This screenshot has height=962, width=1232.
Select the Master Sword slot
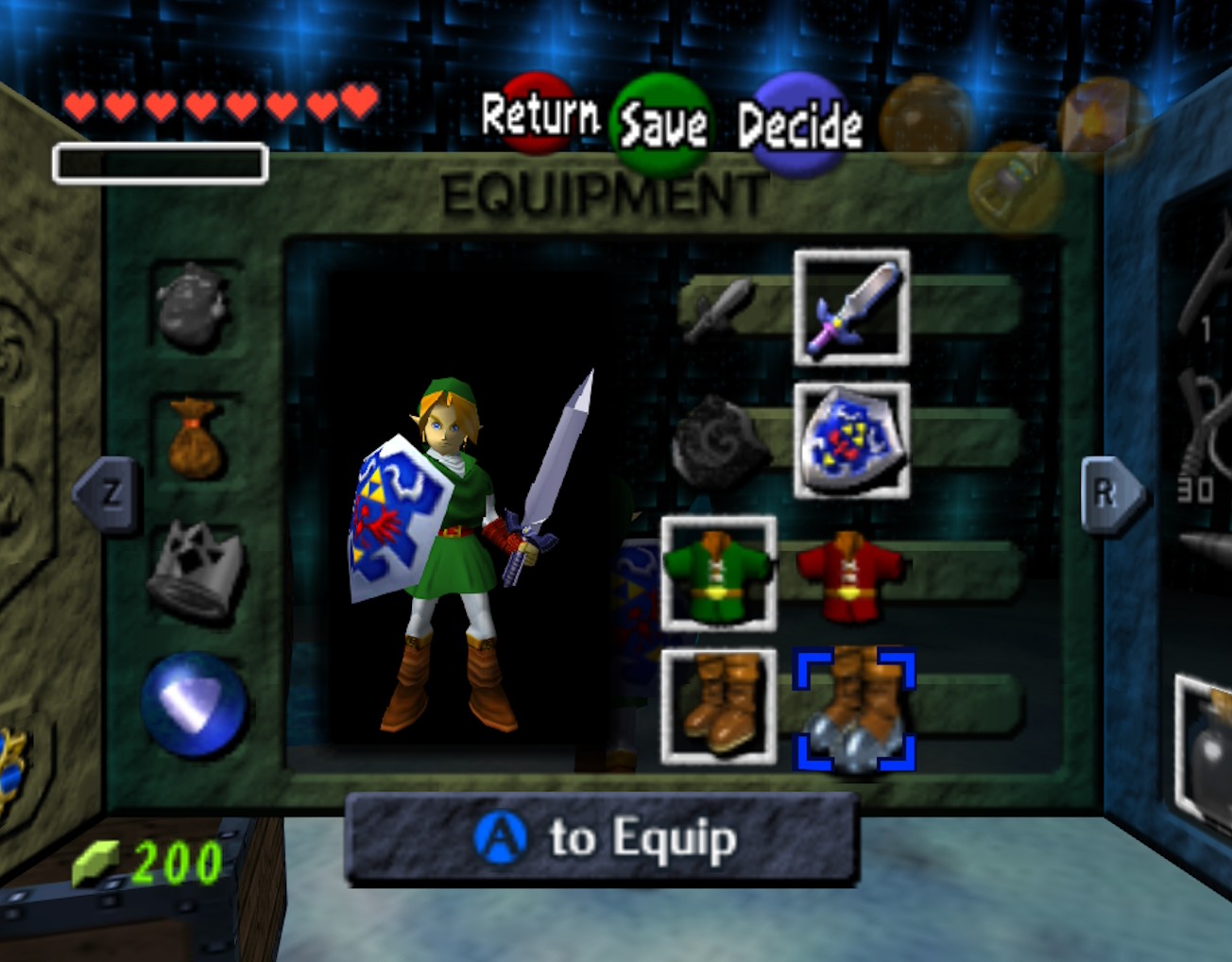[851, 307]
